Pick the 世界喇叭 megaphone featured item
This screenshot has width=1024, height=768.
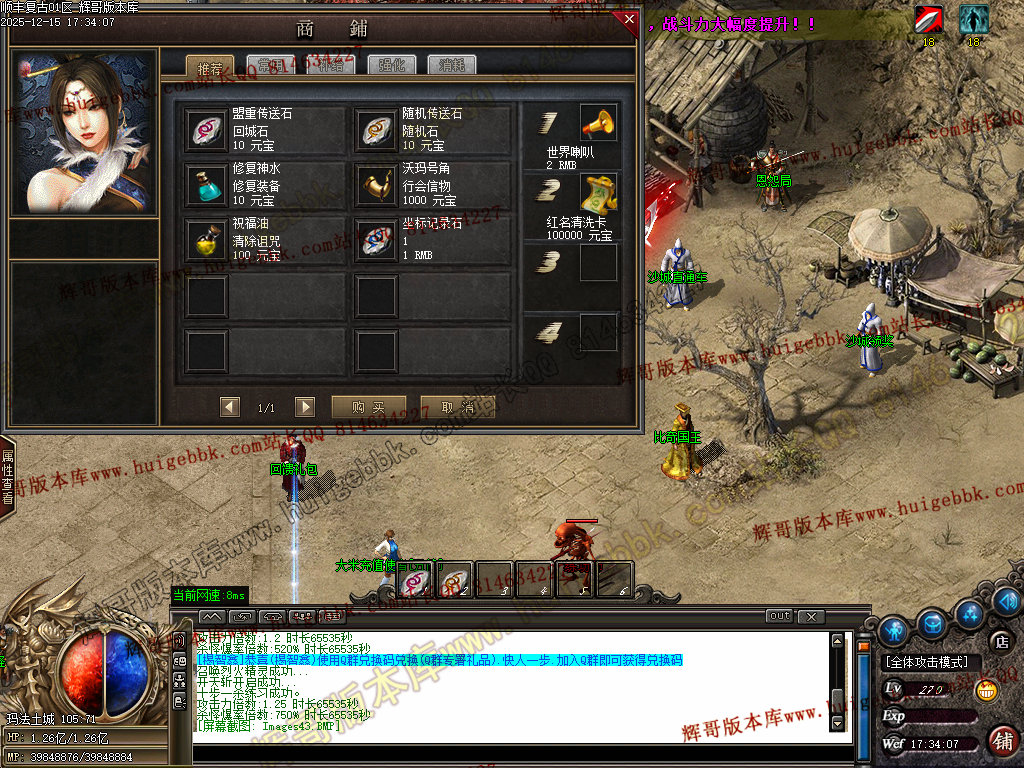(x=598, y=124)
